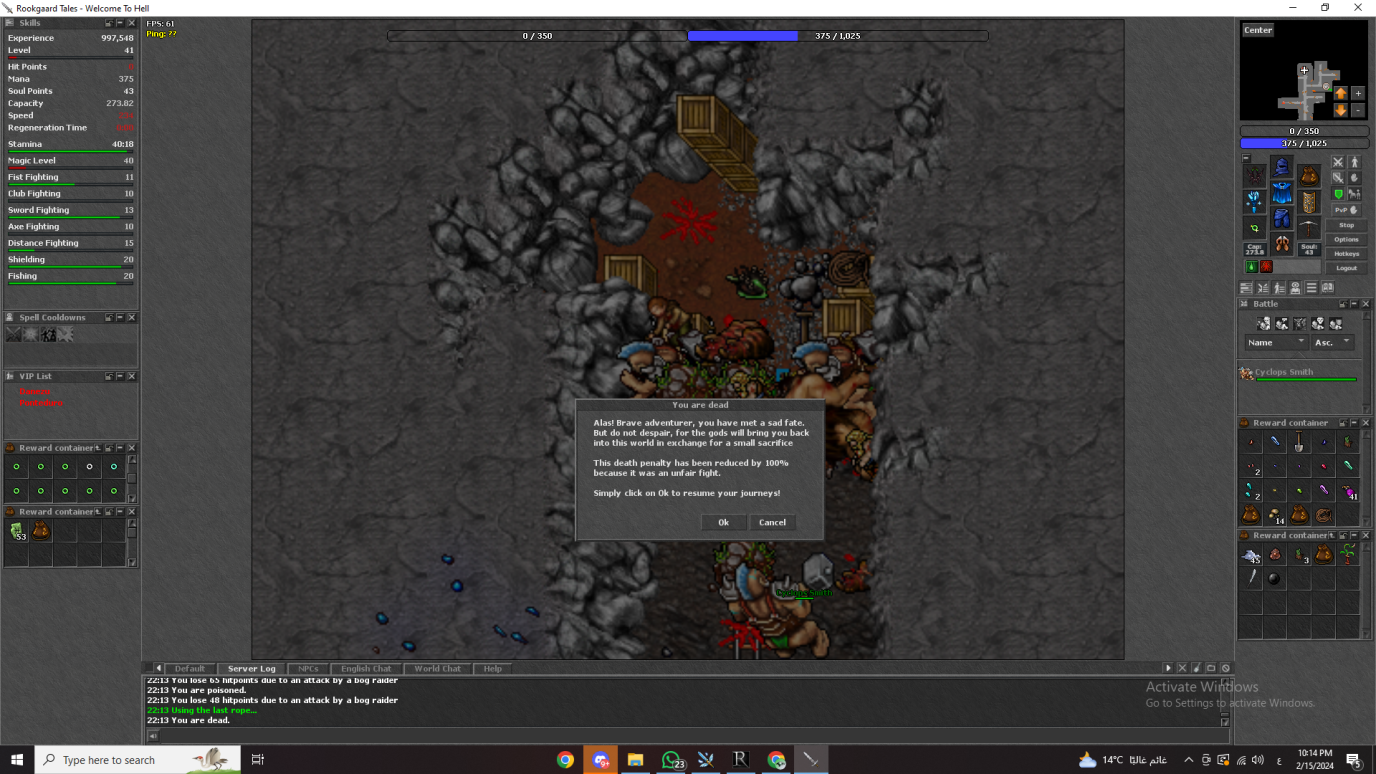
Task: Open the Help chat tab
Action: (492, 668)
